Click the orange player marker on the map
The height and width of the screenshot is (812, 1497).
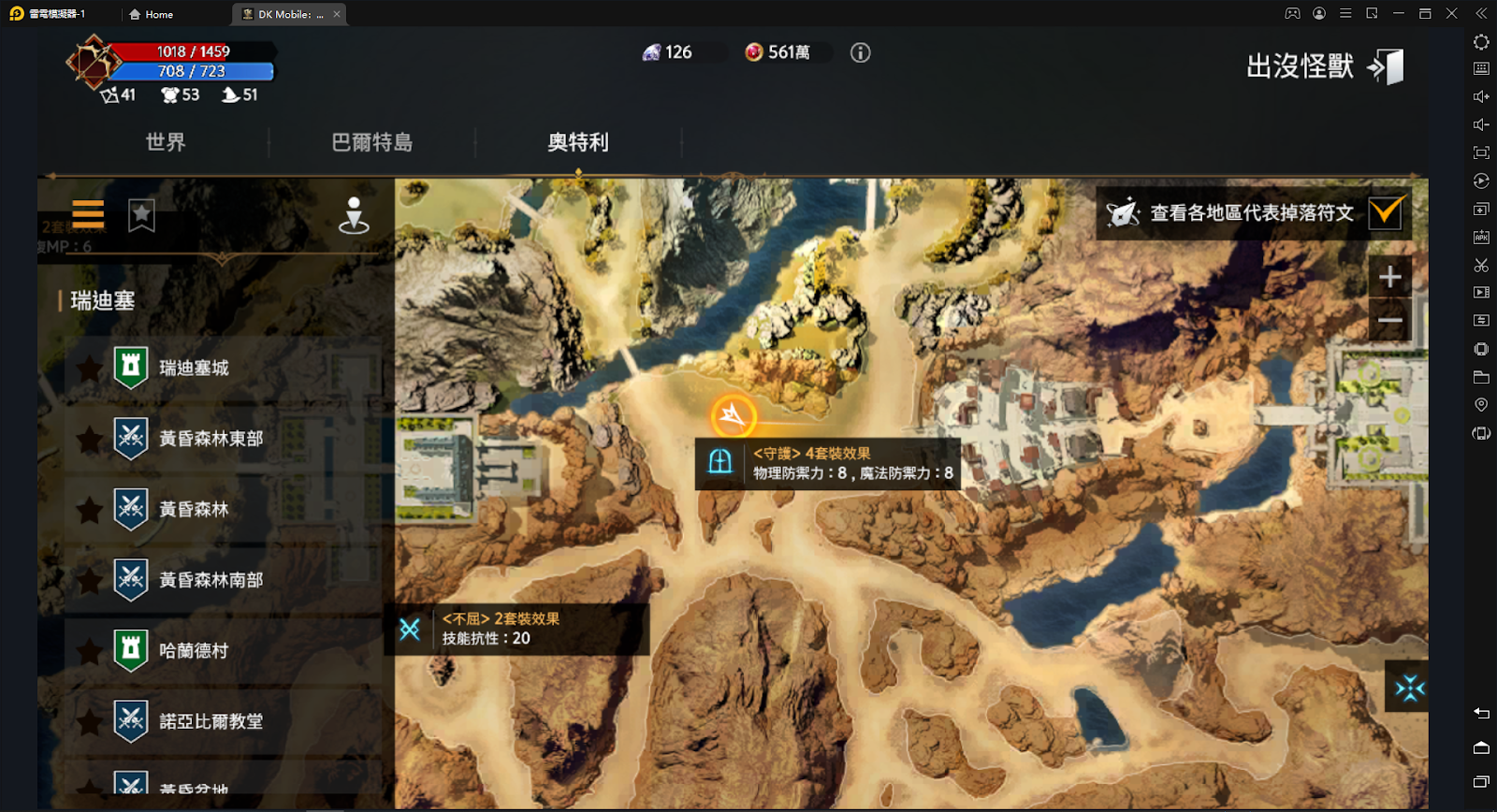(x=733, y=415)
